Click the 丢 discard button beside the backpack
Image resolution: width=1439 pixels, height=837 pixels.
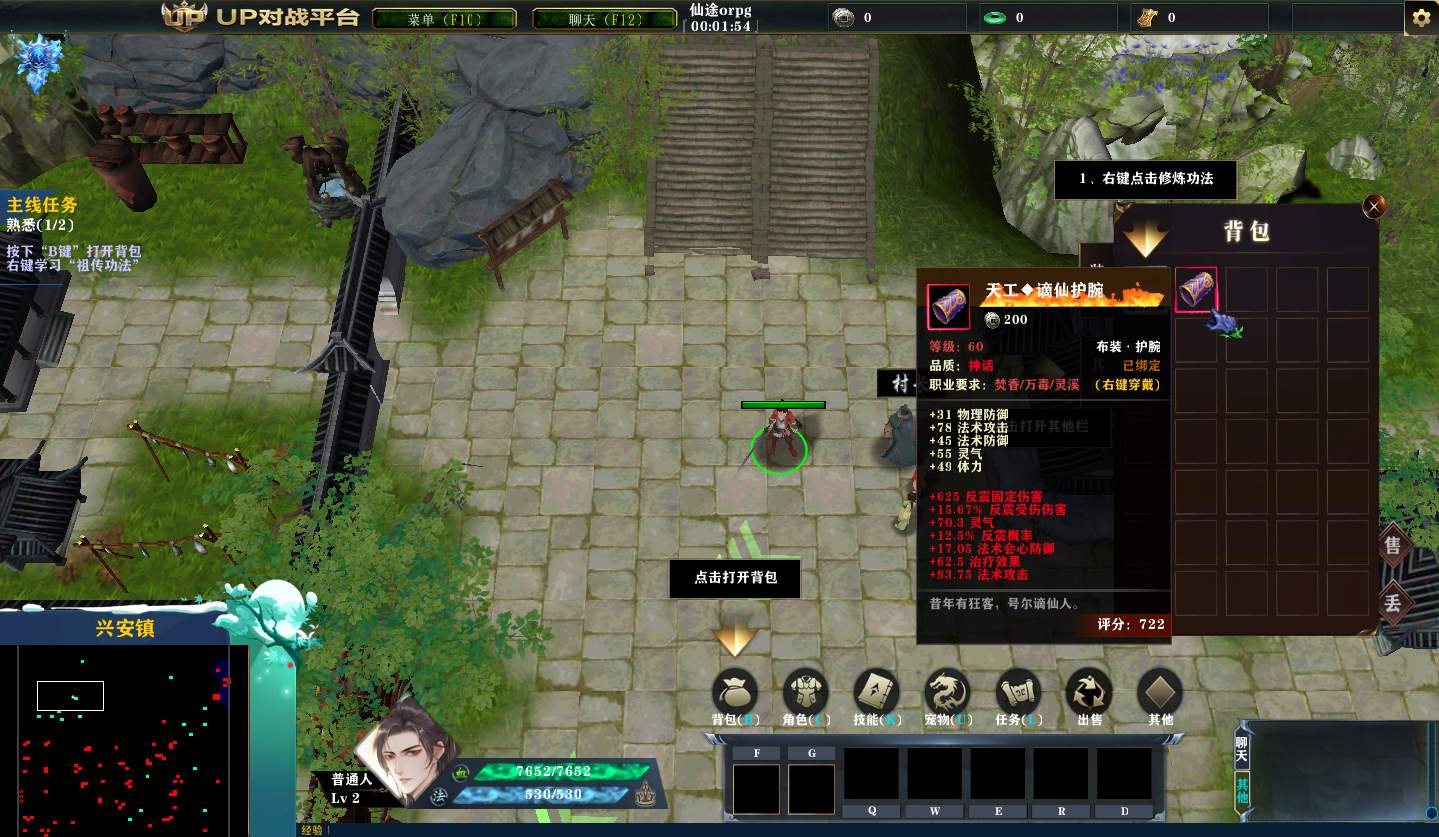click(1393, 603)
